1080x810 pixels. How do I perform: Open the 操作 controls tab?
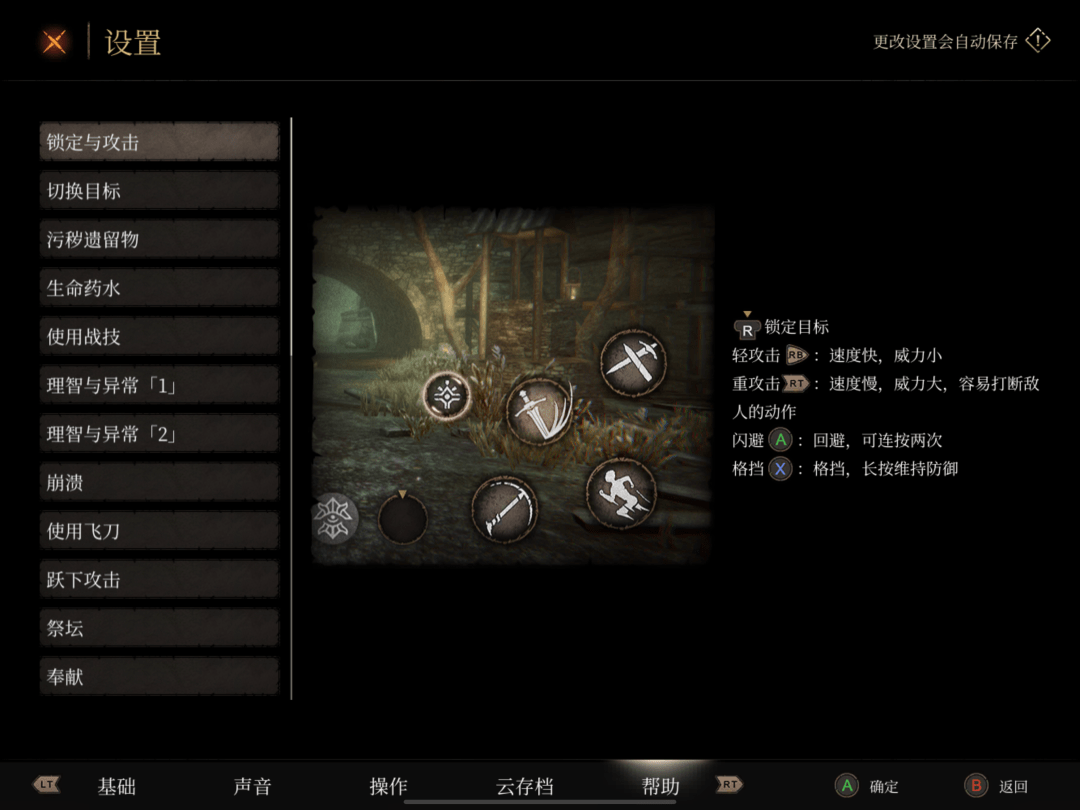[x=388, y=787]
